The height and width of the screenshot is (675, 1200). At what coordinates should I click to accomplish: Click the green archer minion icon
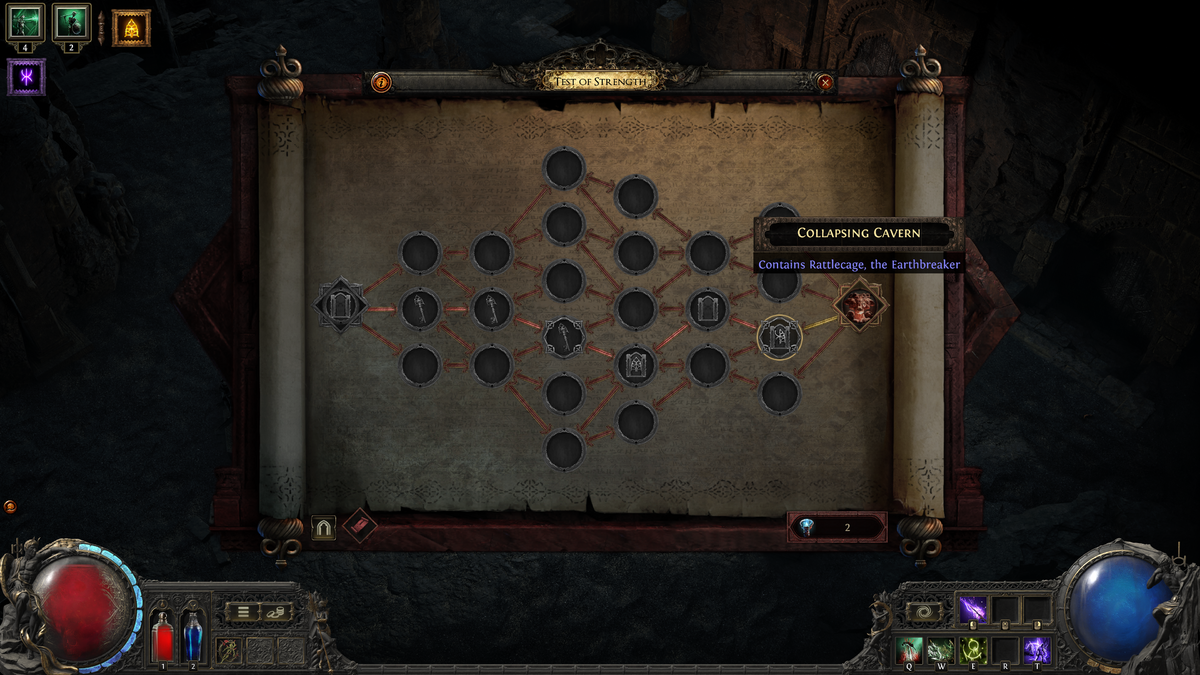click(x=27, y=20)
